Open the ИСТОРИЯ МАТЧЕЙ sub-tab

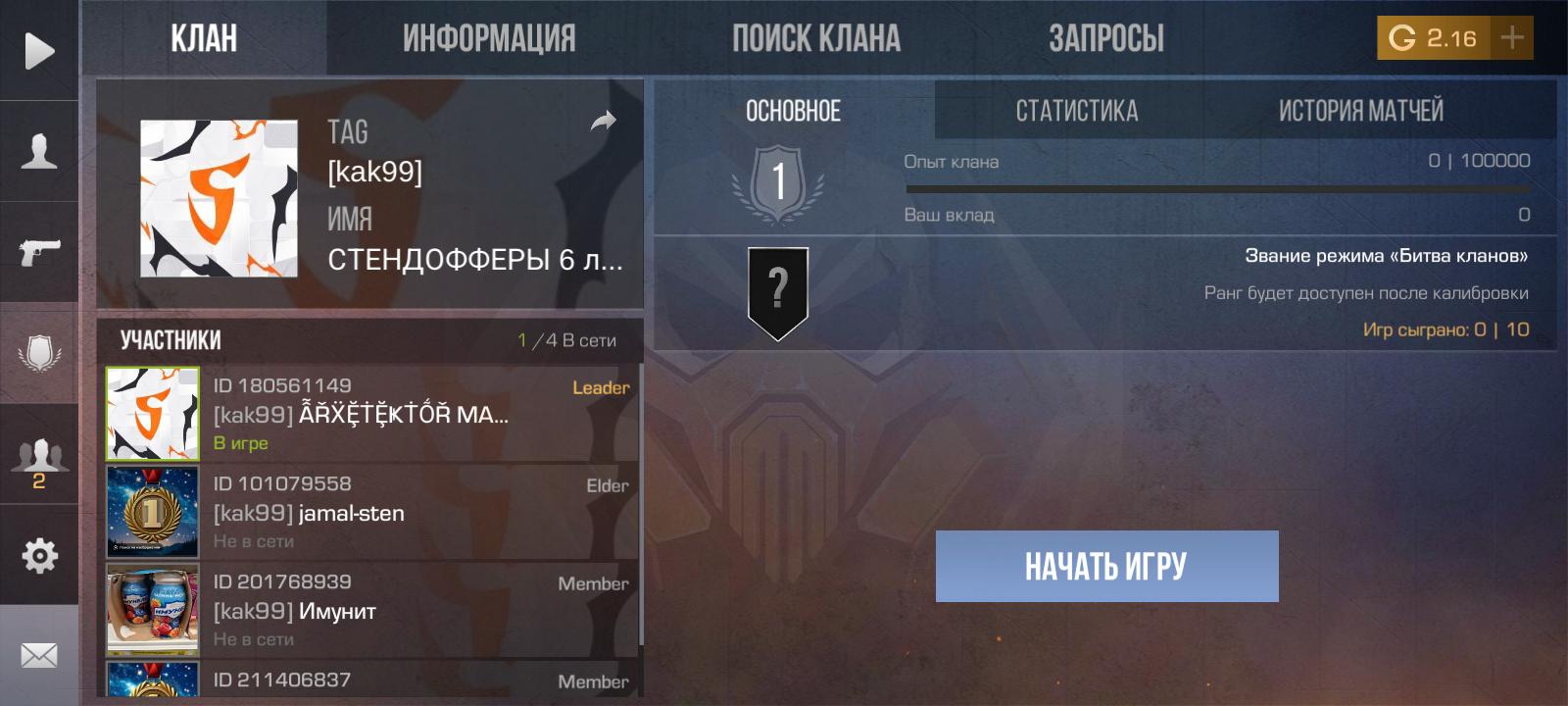[x=1360, y=111]
